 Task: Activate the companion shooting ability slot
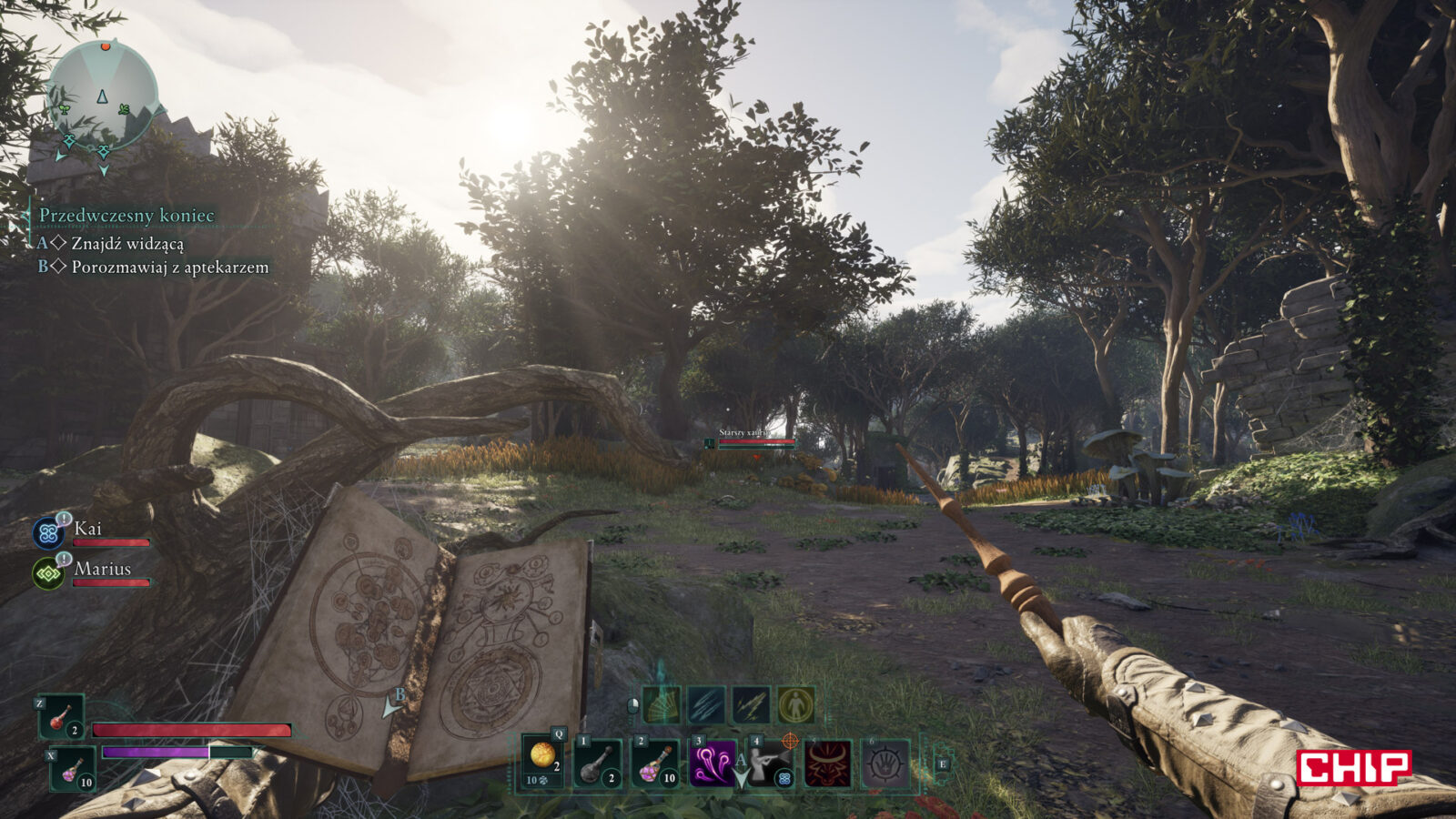point(770,763)
